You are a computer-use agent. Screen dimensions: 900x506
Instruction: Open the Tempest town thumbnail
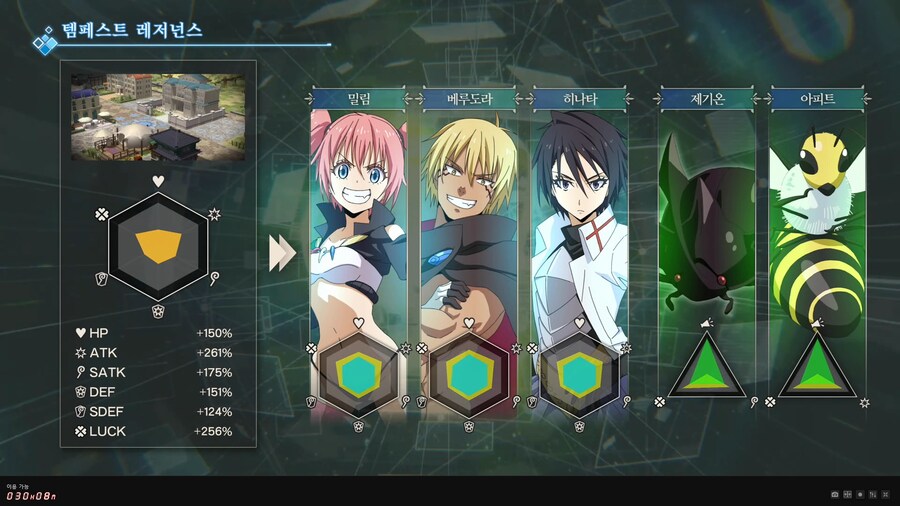click(156, 116)
